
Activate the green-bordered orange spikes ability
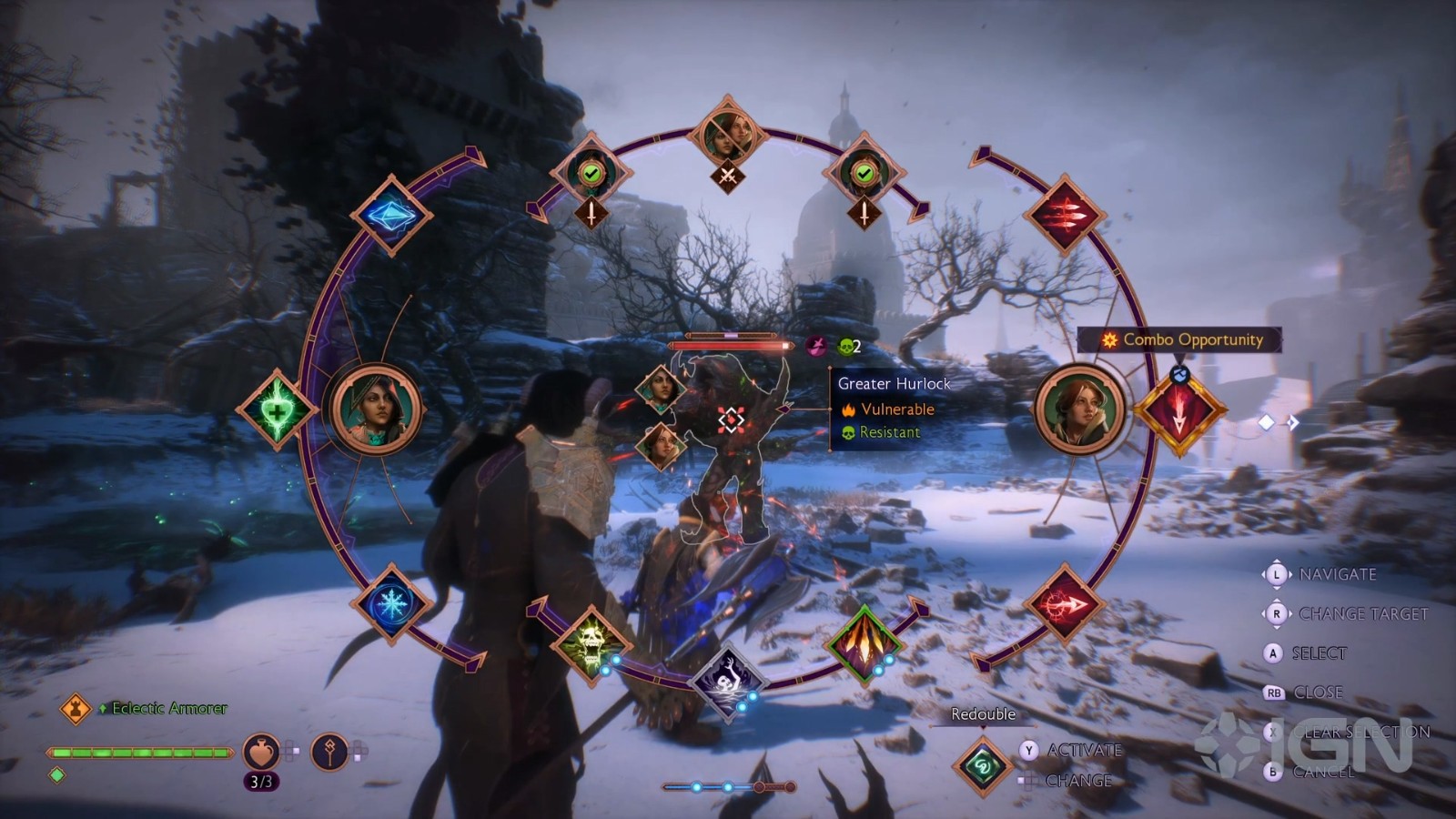coord(864,643)
